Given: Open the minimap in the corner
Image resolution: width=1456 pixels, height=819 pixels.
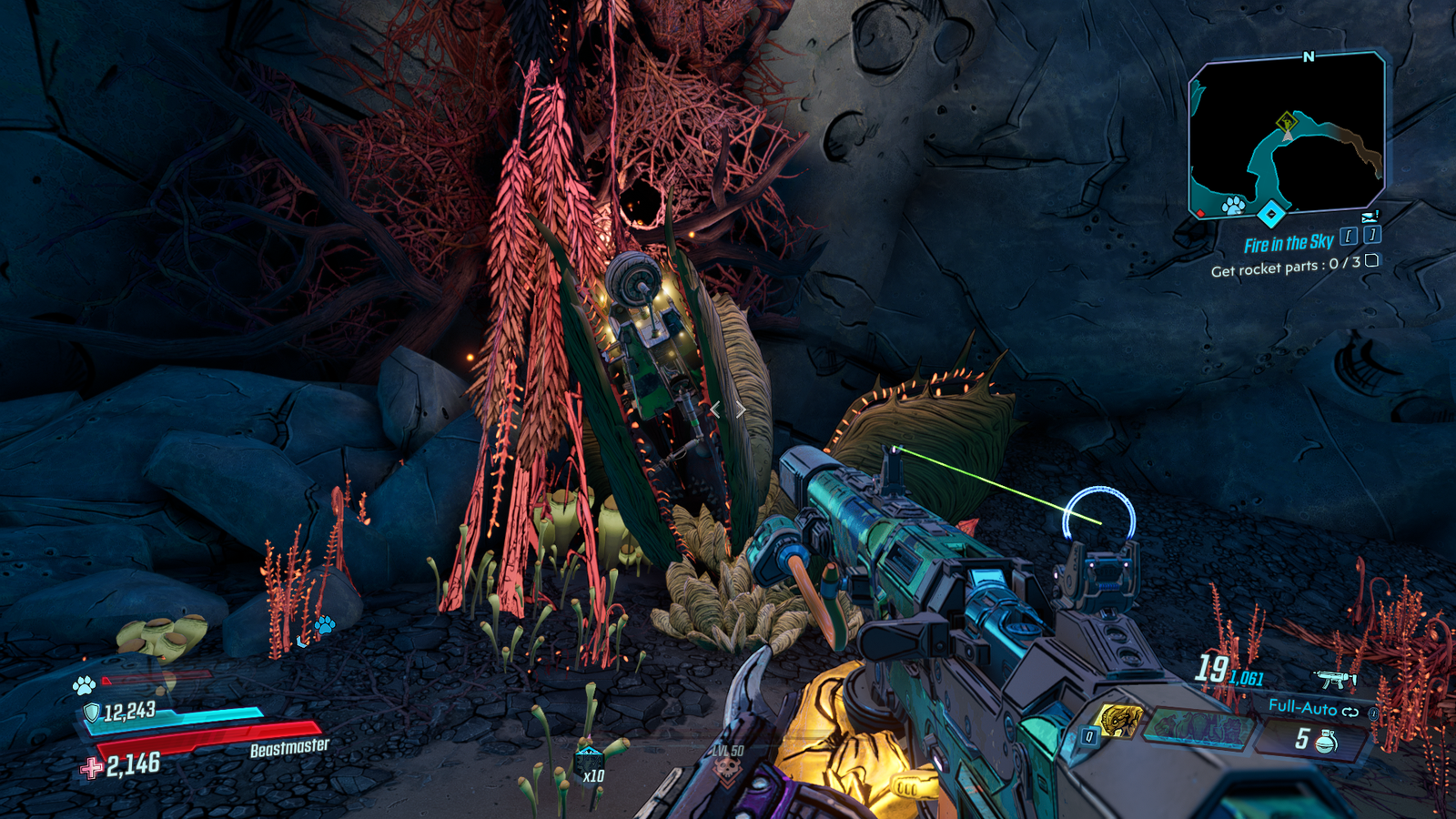Looking at the screenshot, I should [x=1287, y=136].
